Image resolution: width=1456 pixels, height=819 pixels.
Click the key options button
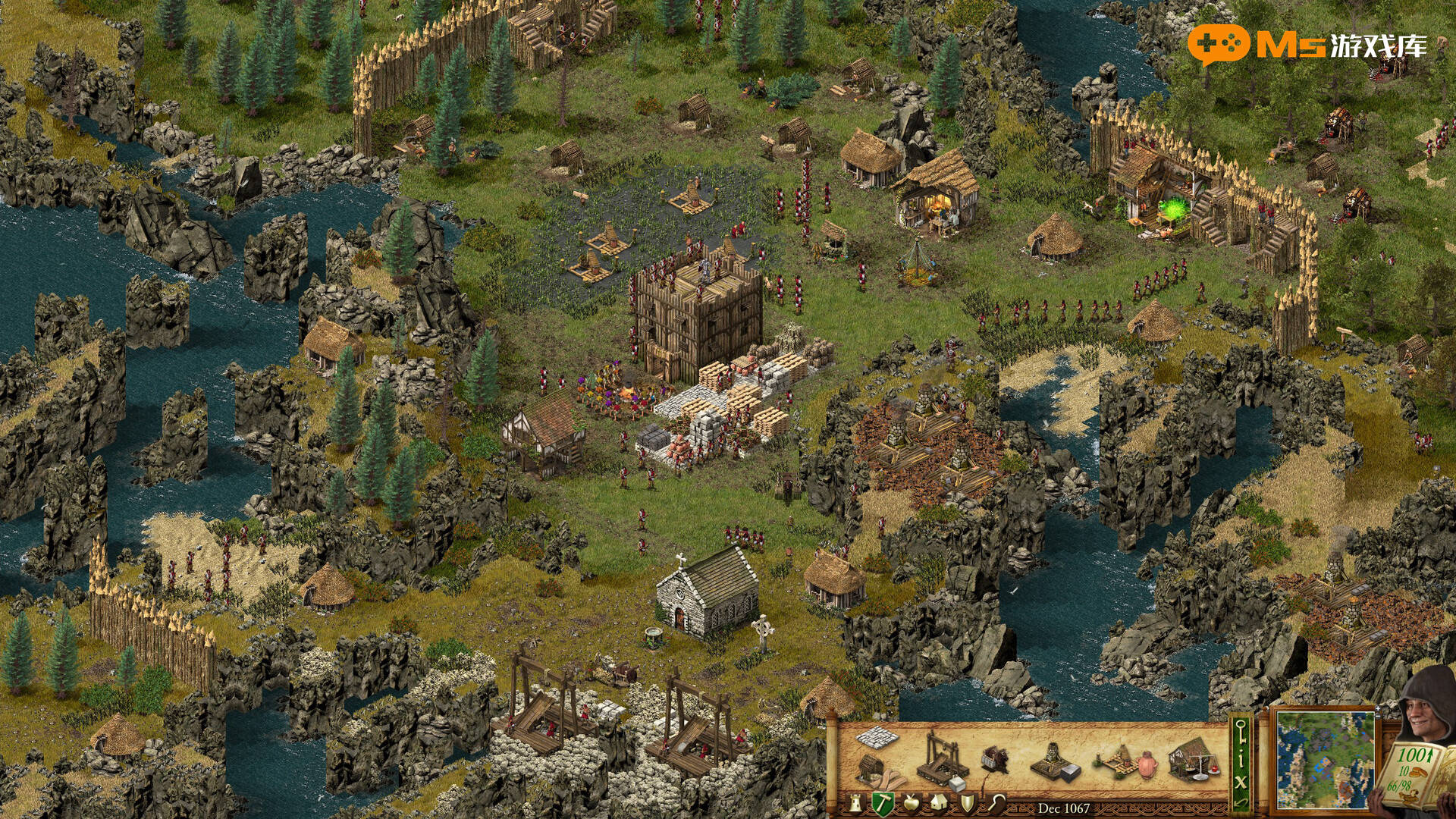1241,731
